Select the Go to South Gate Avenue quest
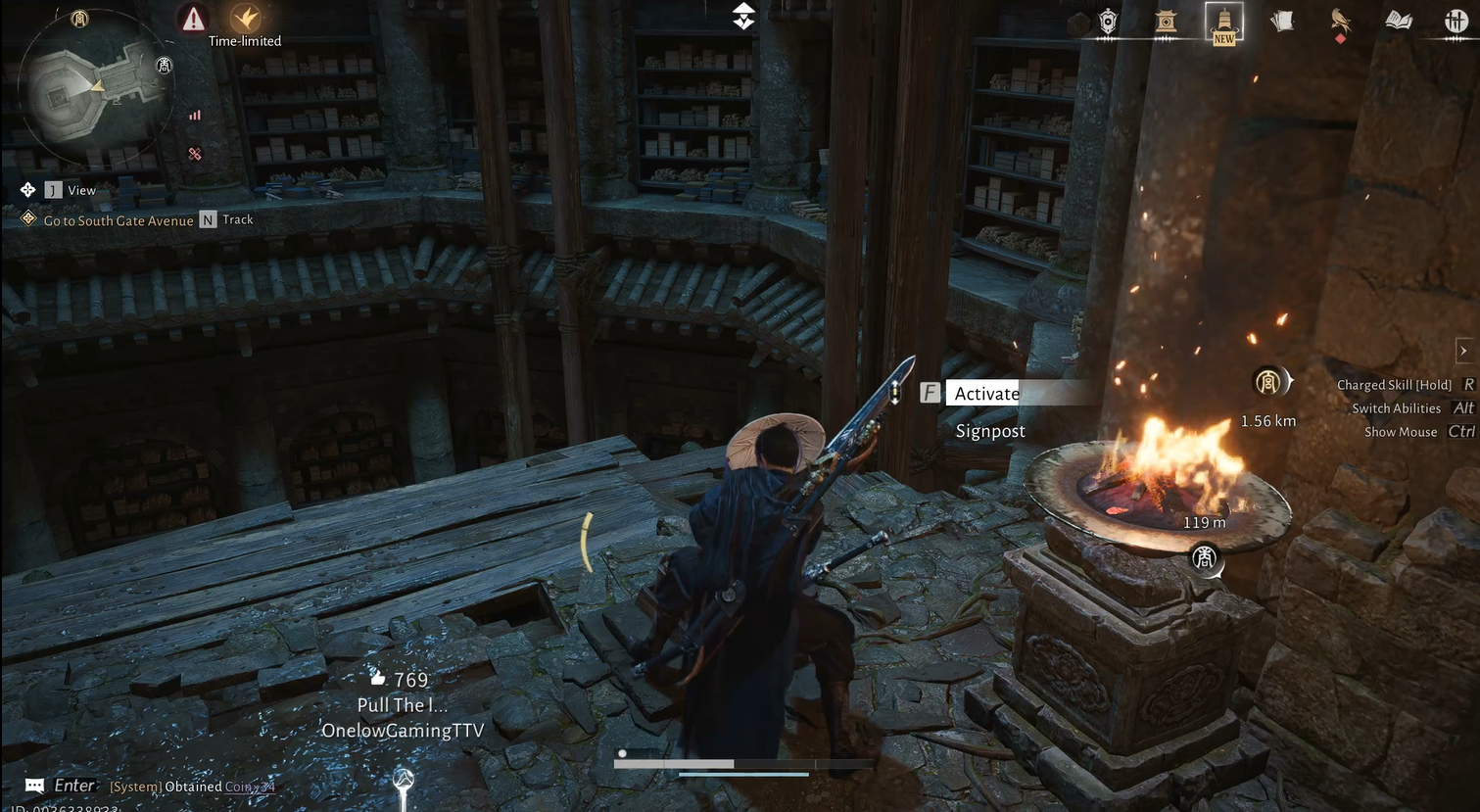This screenshot has height=812, width=1480. point(118,220)
